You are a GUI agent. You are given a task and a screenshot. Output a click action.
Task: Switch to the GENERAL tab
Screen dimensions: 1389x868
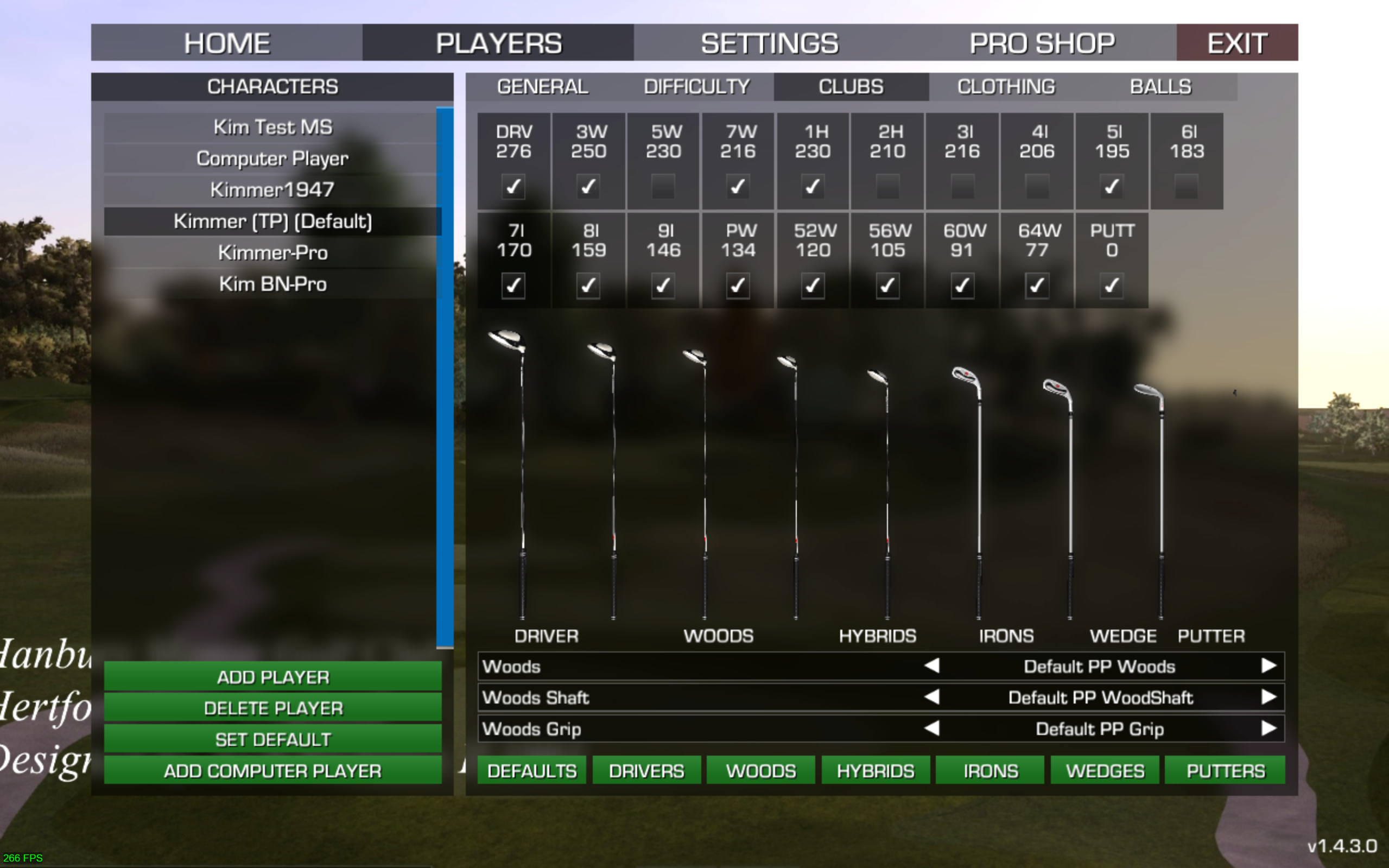542,87
